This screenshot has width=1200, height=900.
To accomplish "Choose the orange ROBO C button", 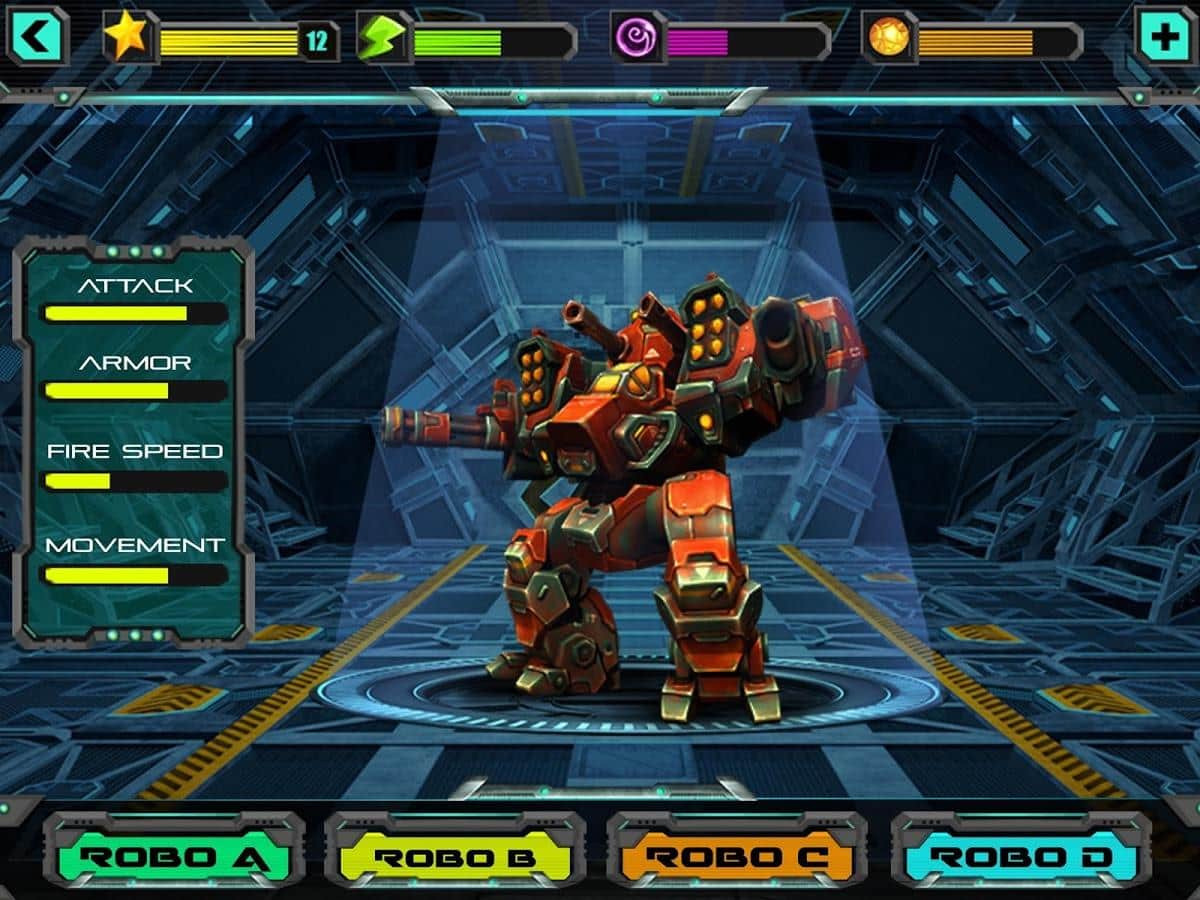I will [737, 856].
